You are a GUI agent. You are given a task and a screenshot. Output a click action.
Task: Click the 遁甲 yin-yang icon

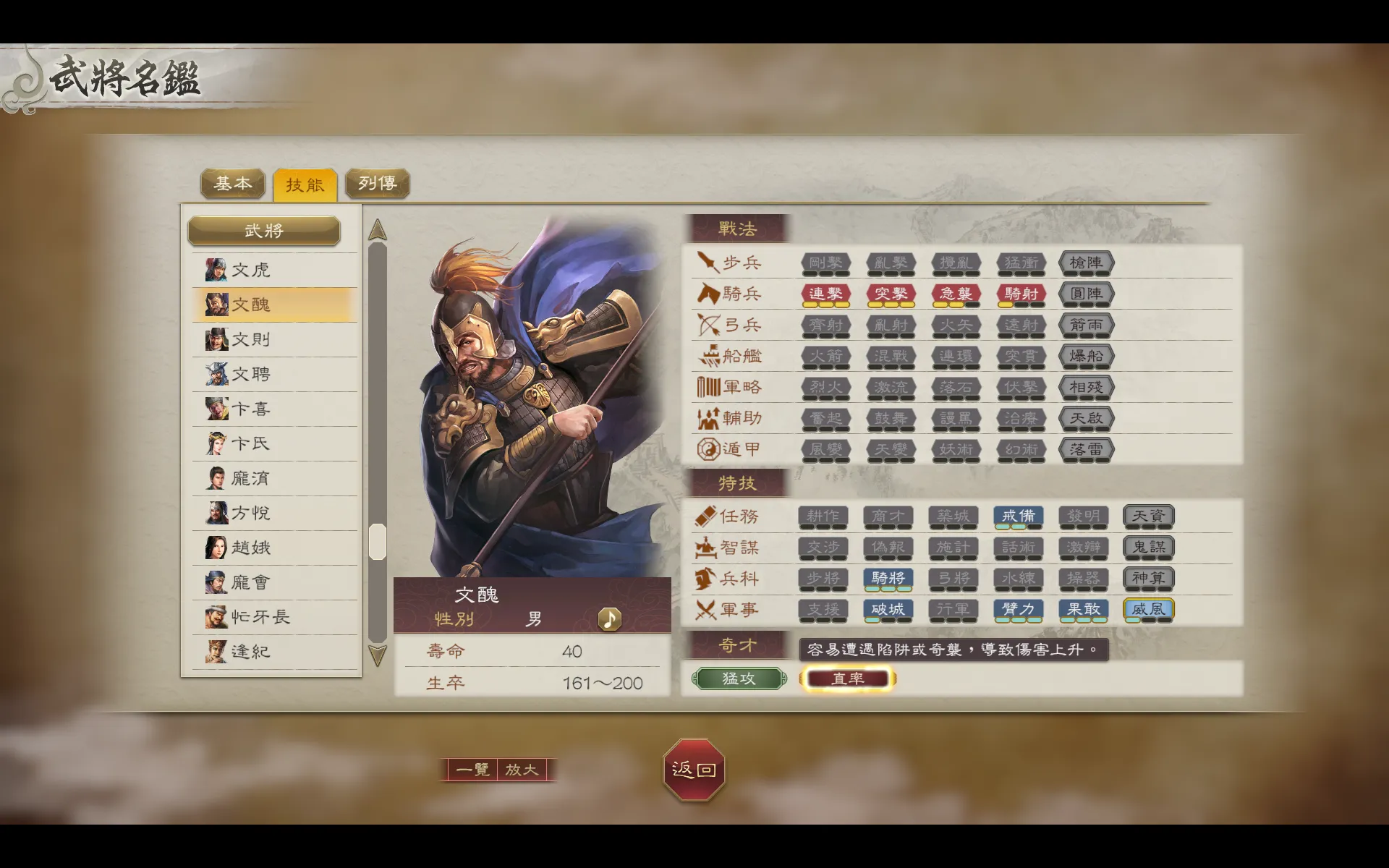(x=705, y=449)
